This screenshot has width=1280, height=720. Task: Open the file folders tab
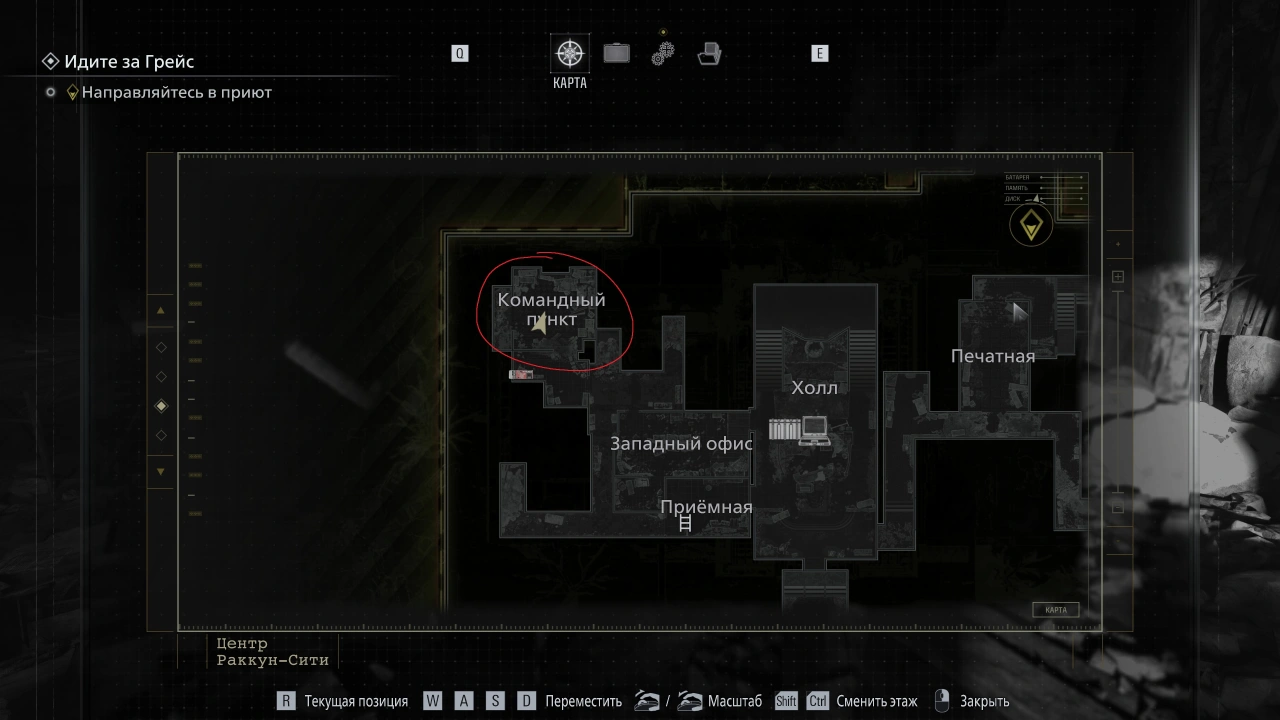[x=710, y=53]
